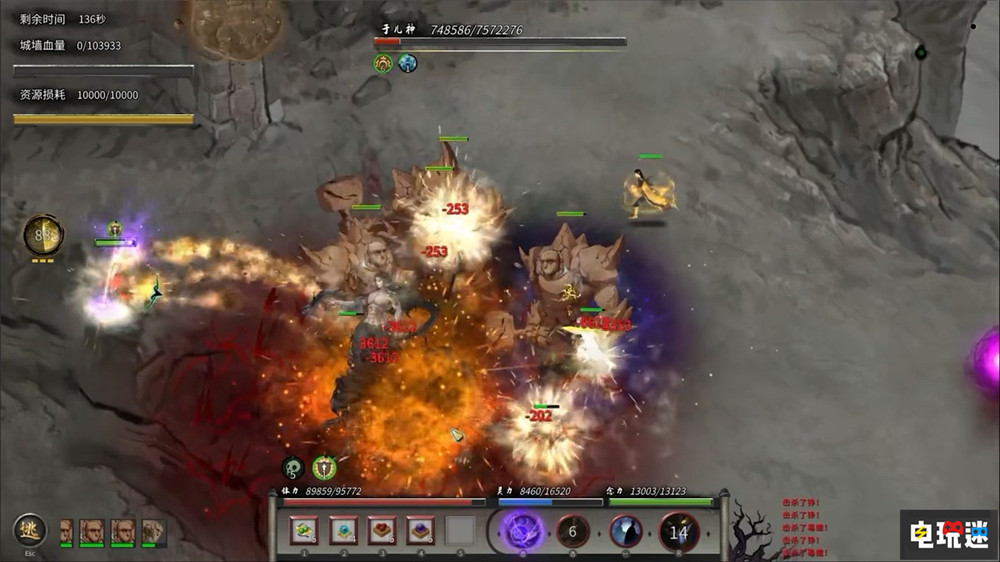Use the red item in the hotbar
This screenshot has height=562, width=1000.
click(x=382, y=530)
